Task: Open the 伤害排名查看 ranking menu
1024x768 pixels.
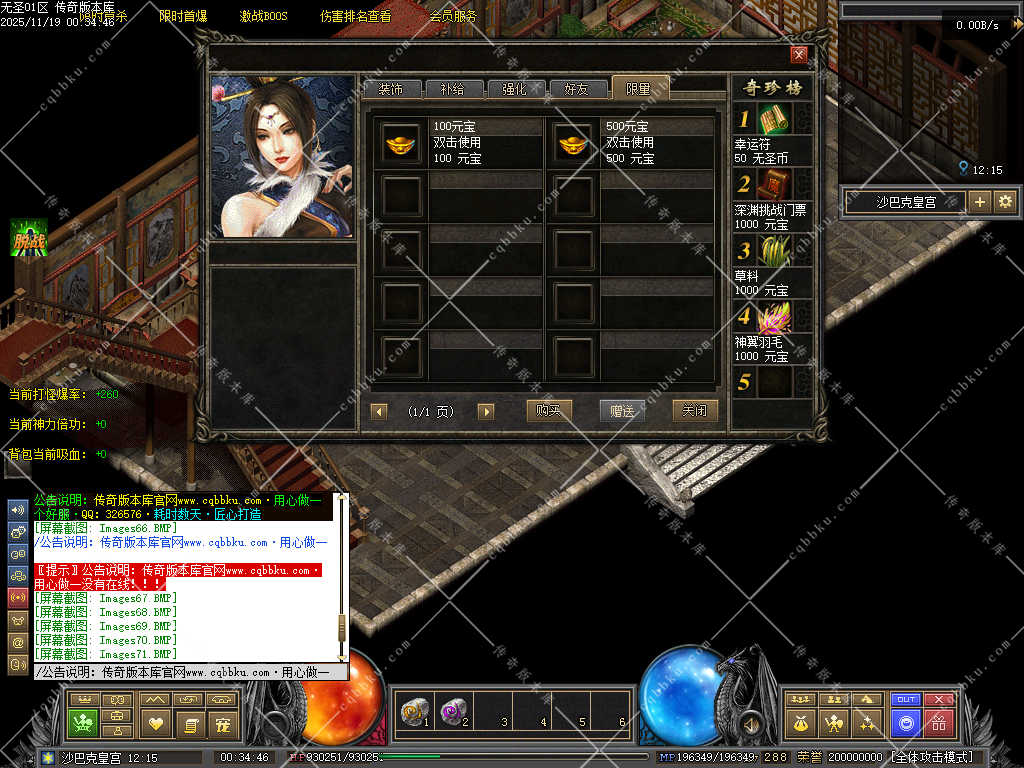Action: coord(355,16)
